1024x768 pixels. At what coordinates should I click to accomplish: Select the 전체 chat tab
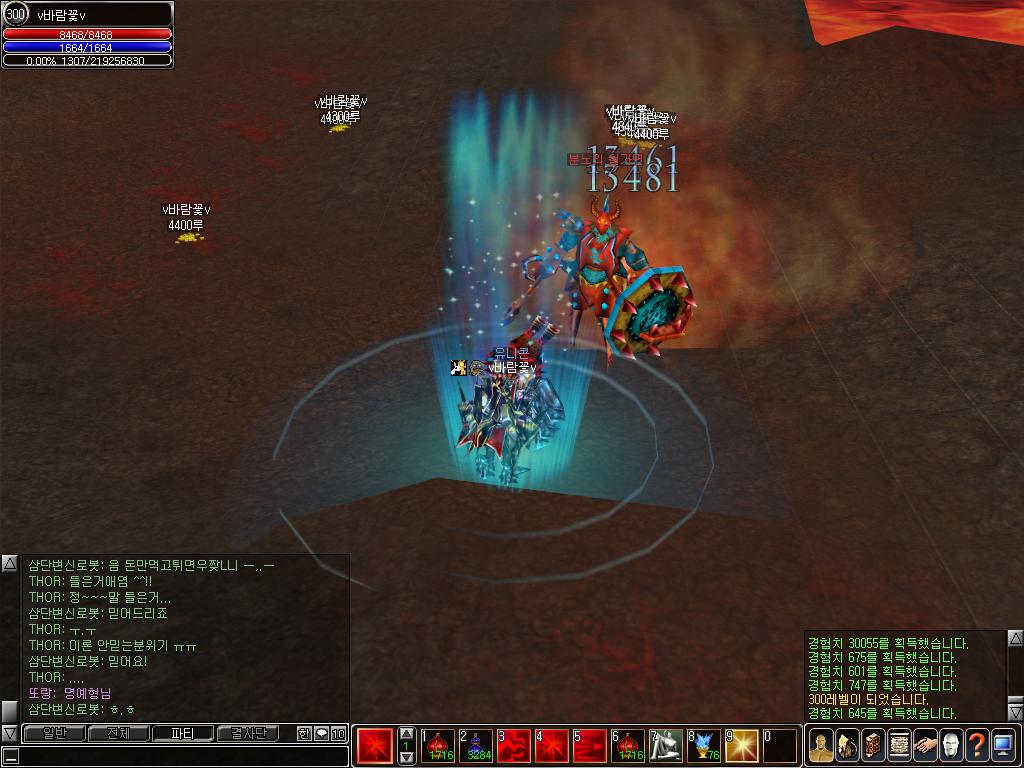pyautogui.click(x=118, y=734)
